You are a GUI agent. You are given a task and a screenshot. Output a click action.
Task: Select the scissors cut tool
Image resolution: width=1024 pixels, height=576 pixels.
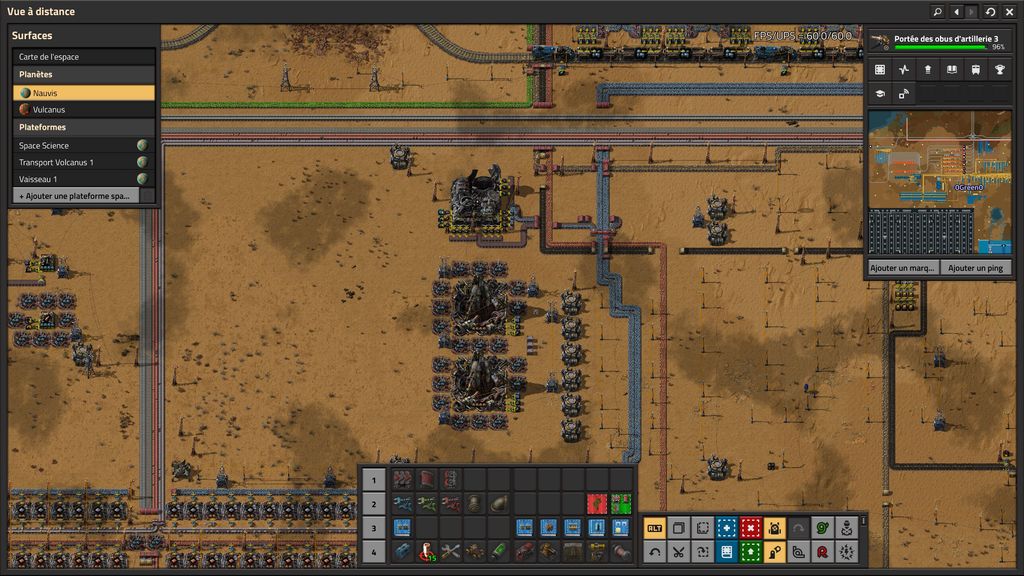678,551
